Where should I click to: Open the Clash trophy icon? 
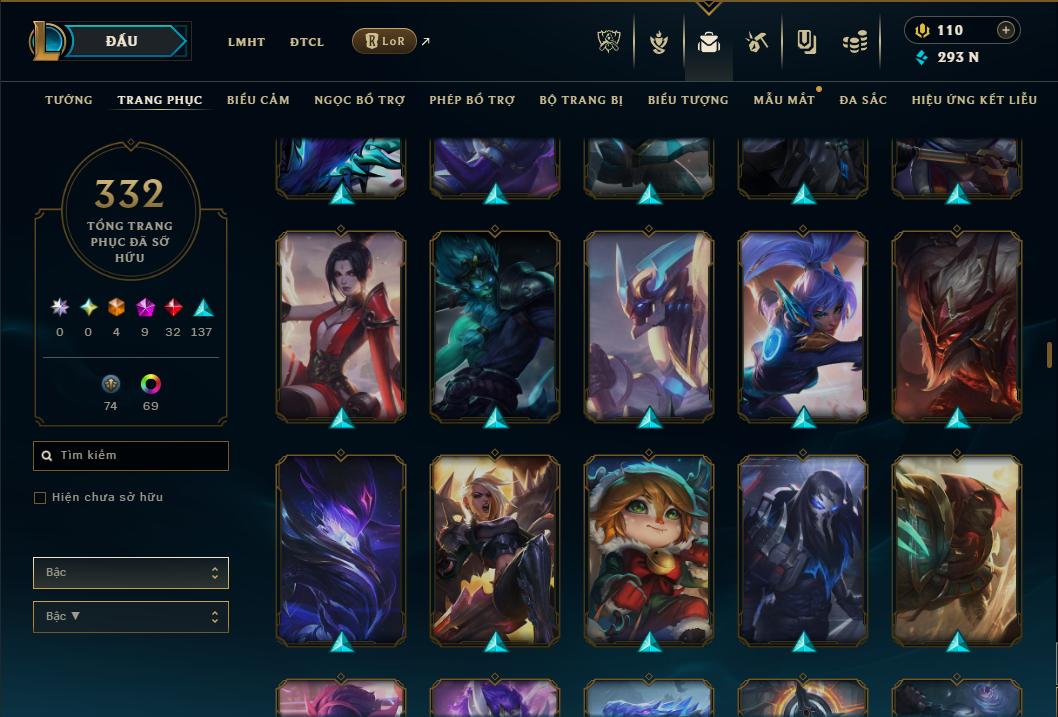pyautogui.click(x=609, y=42)
